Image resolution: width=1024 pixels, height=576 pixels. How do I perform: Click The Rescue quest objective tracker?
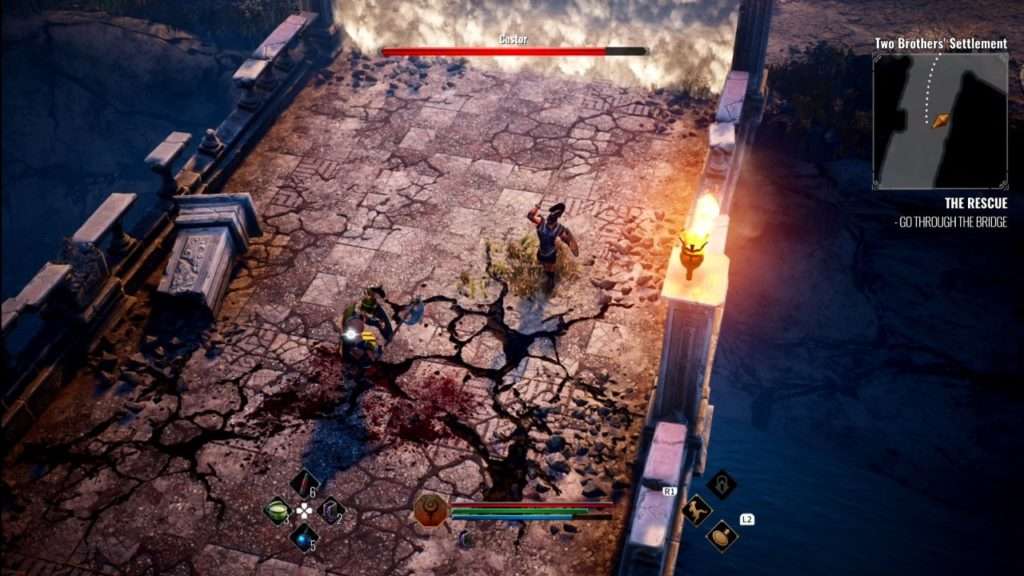pos(948,212)
